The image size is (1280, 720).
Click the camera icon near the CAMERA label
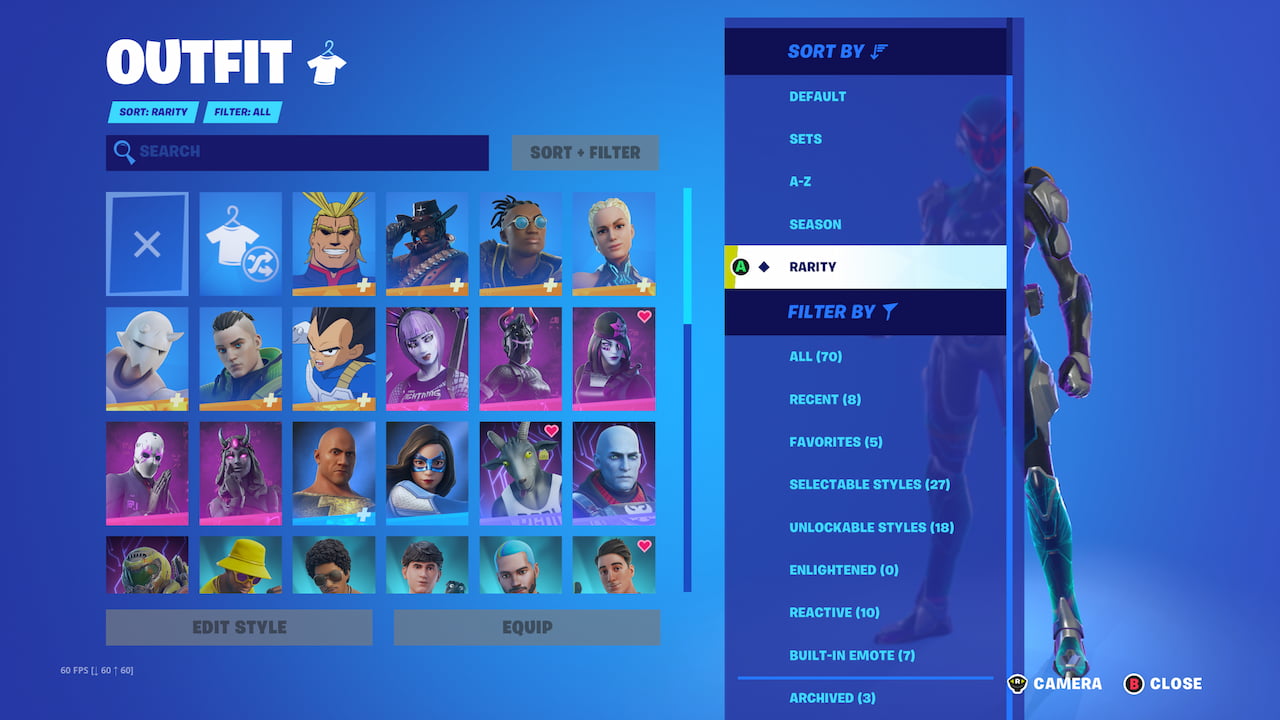tap(1017, 684)
